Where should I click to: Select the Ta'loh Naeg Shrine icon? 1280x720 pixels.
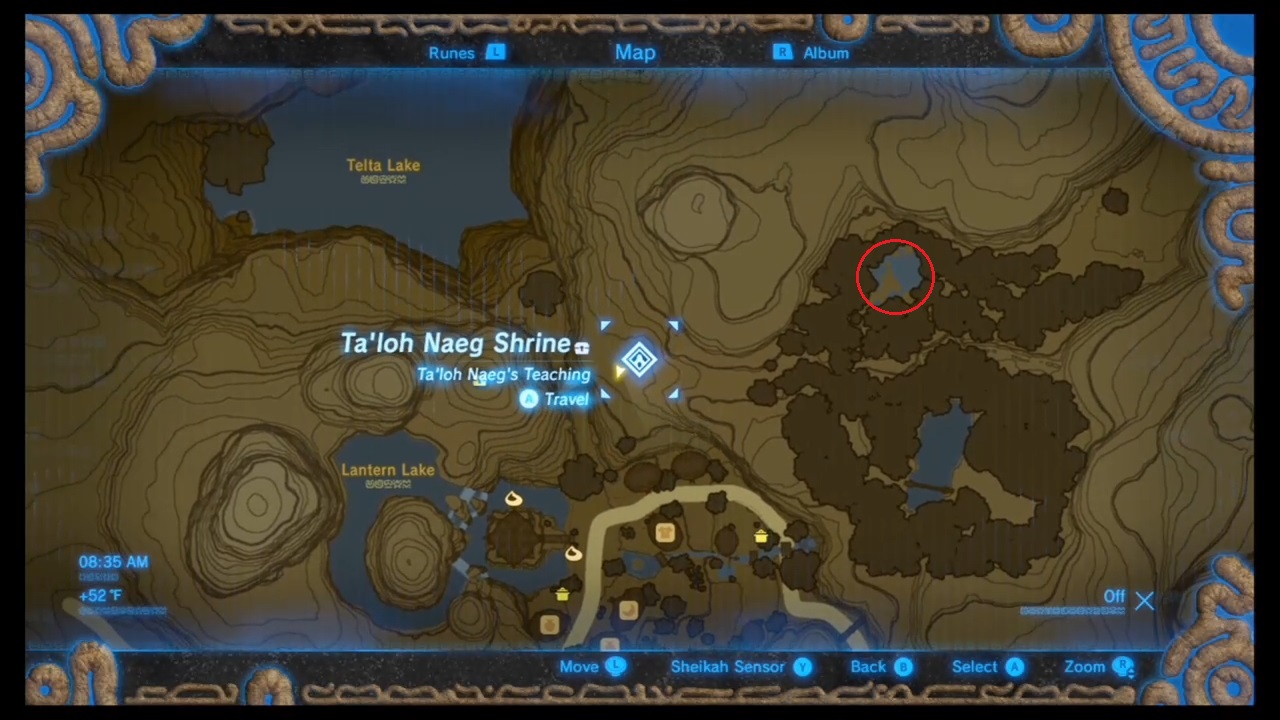click(x=640, y=360)
